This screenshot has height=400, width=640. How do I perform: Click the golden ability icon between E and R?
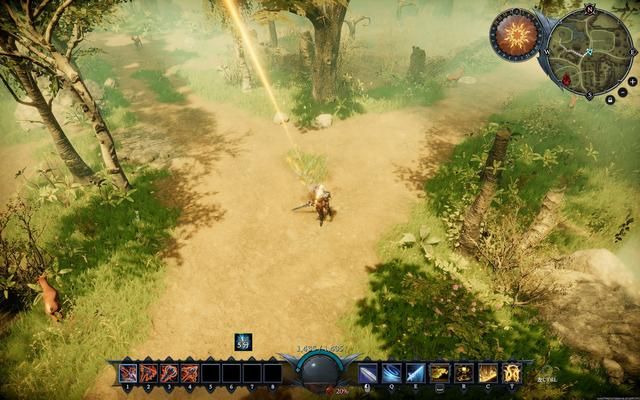pos(440,373)
